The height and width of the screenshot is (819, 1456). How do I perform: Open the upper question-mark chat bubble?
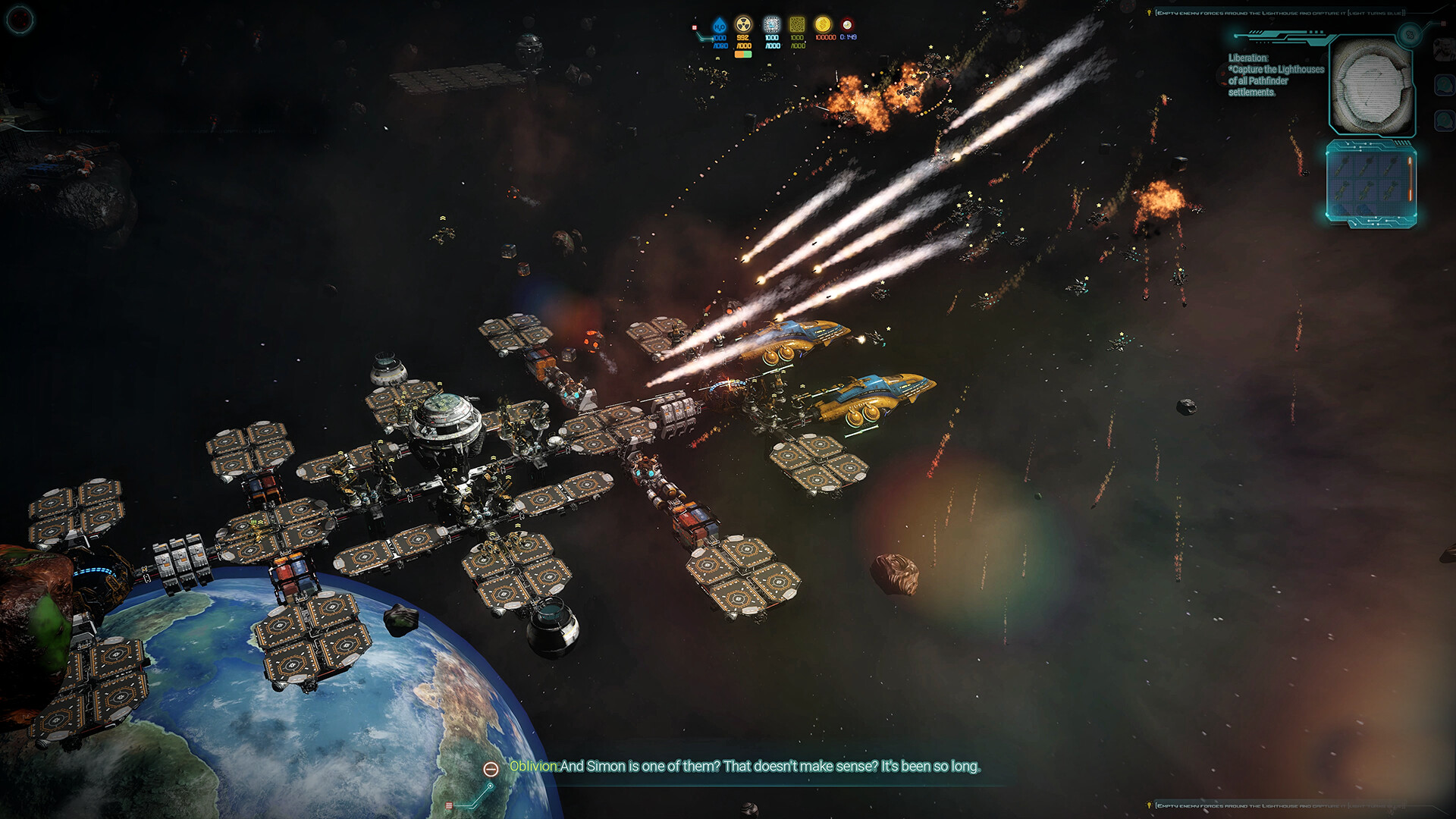coord(1443,84)
